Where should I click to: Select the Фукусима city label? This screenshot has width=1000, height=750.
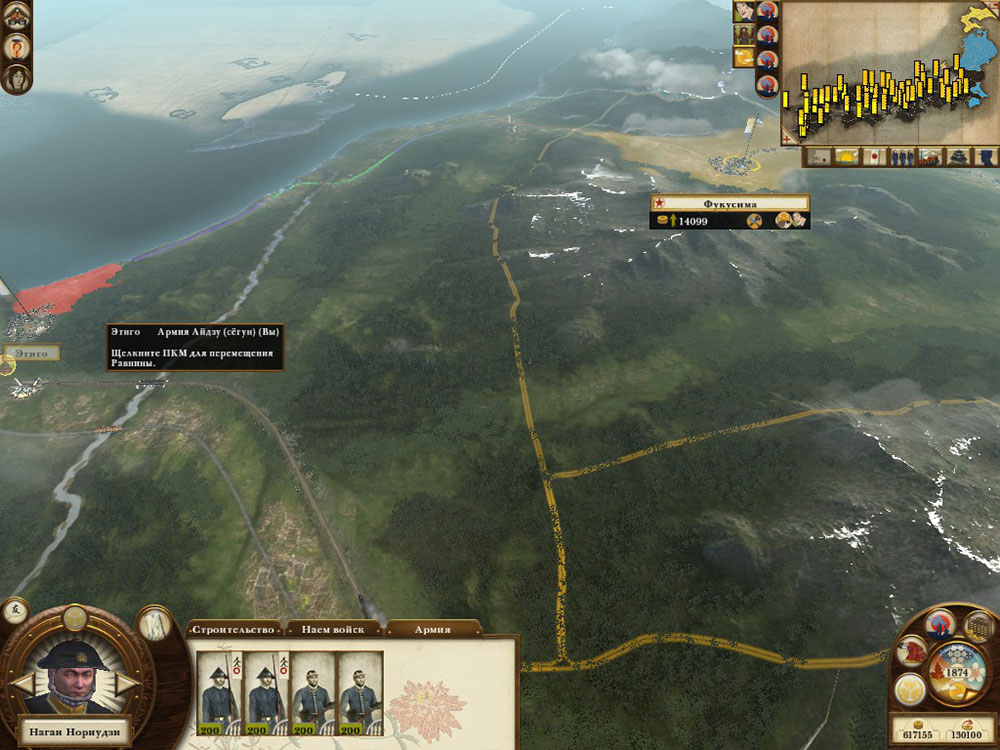pyautogui.click(x=729, y=203)
